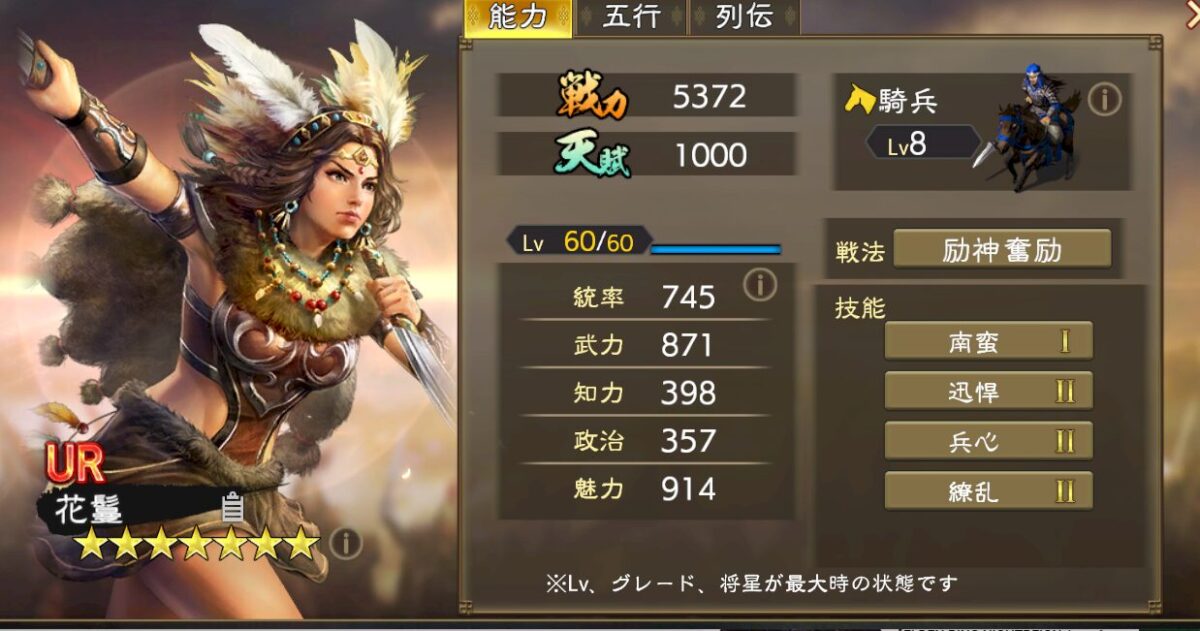Switch to the 能力 tab
The width and height of the screenshot is (1200, 631).
[x=517, y=18]
